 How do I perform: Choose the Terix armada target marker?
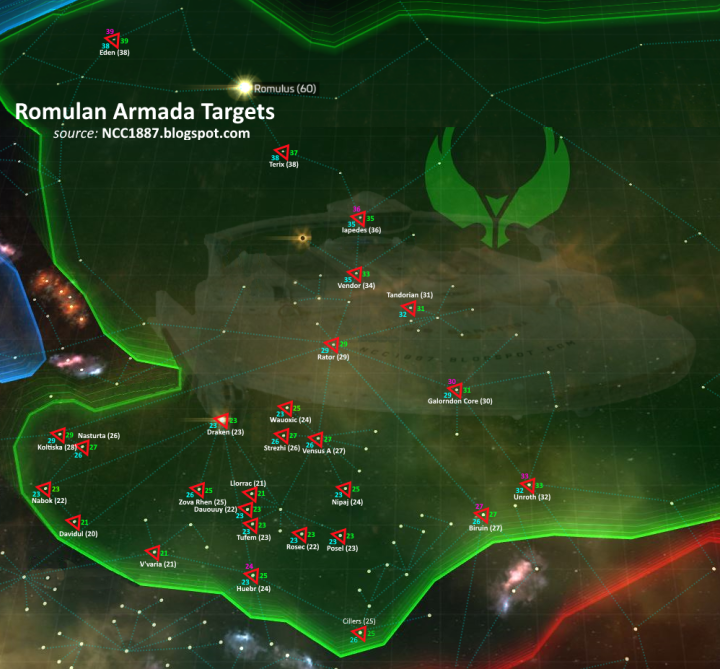282,153
